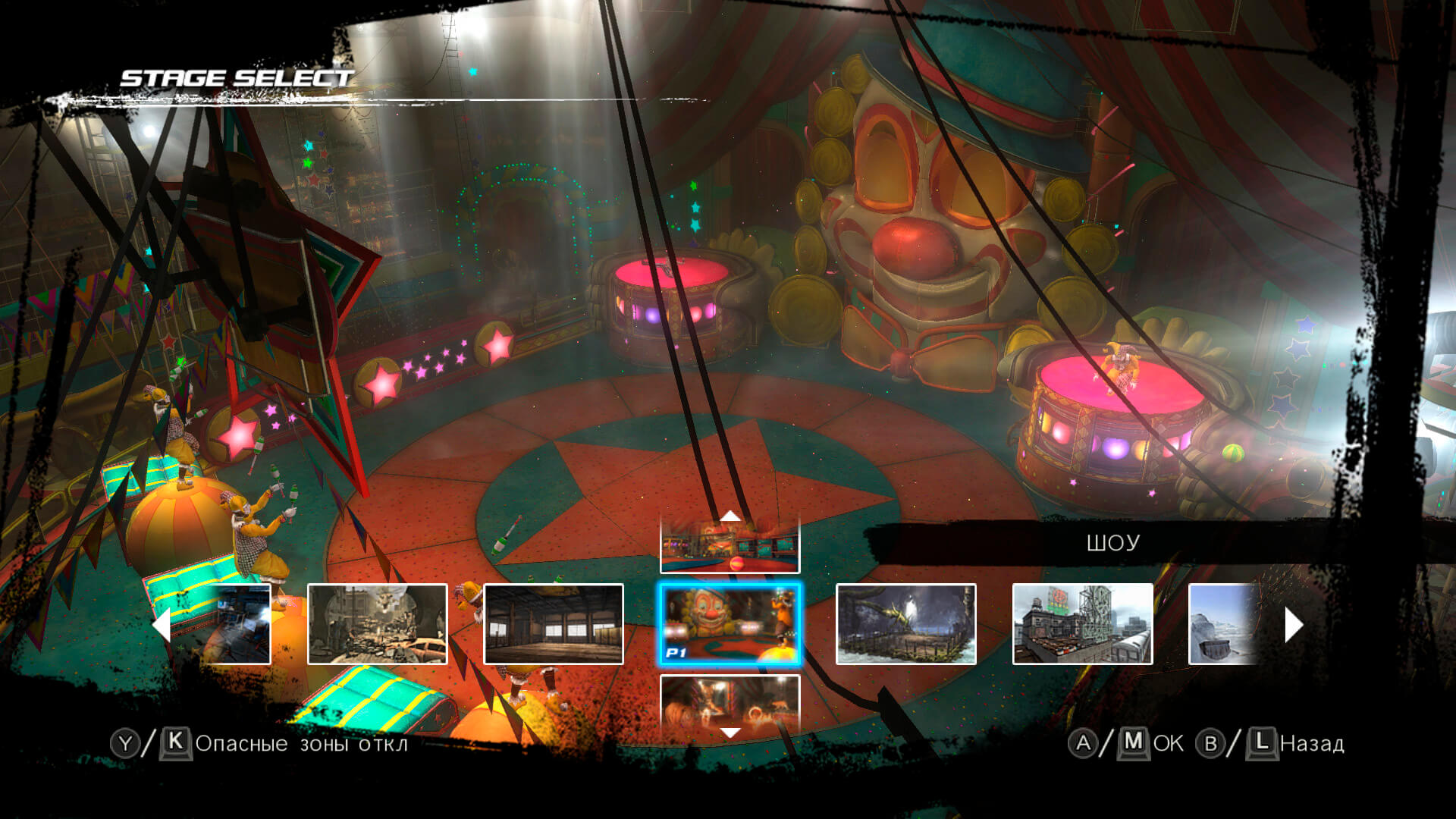This screenshot has height=819, width=1456.
Task: Pick the empty wooden warehouse stage
Action: click(554, 624)
